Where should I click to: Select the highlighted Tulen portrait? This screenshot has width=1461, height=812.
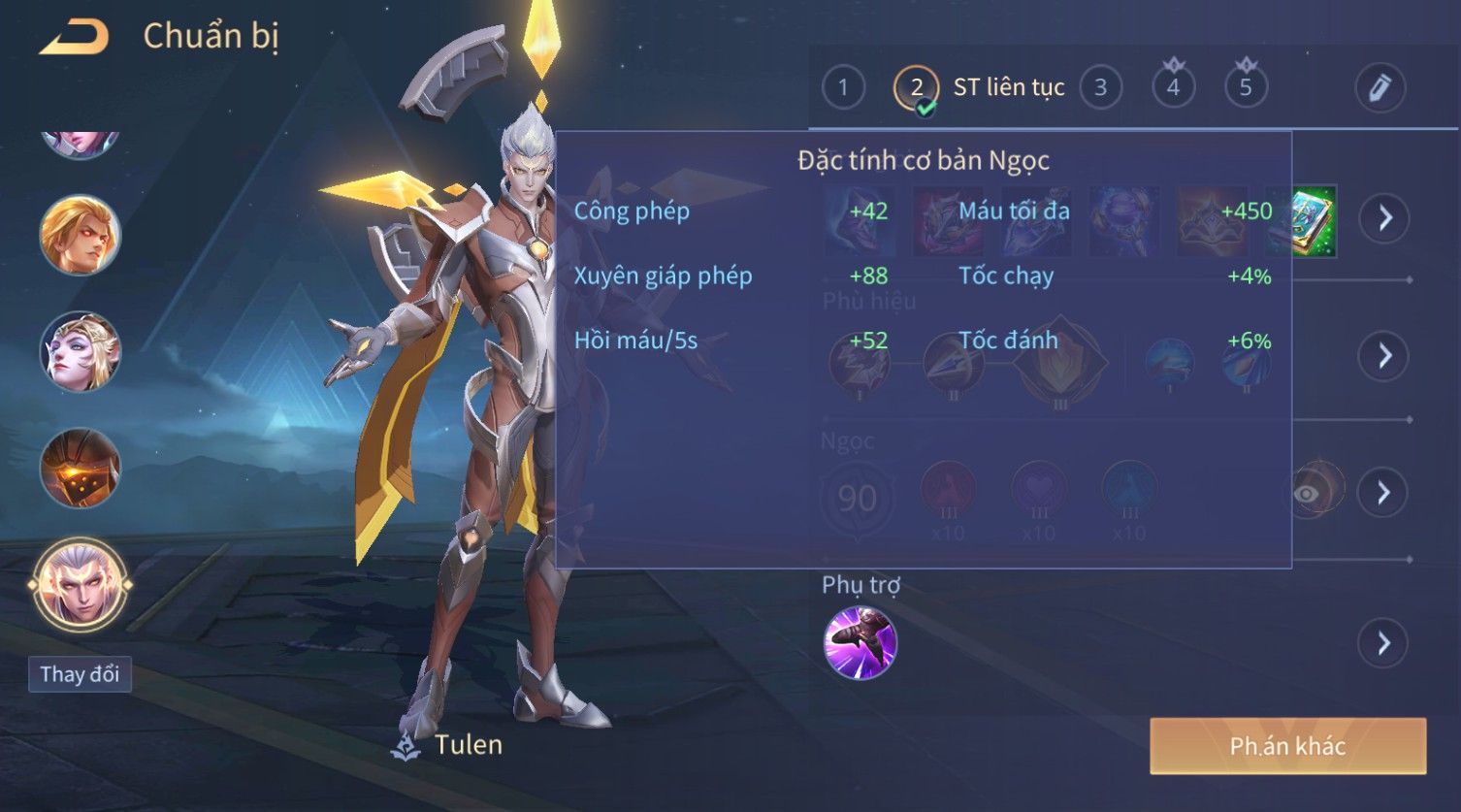pyautogui.click(x=80, y=585)
